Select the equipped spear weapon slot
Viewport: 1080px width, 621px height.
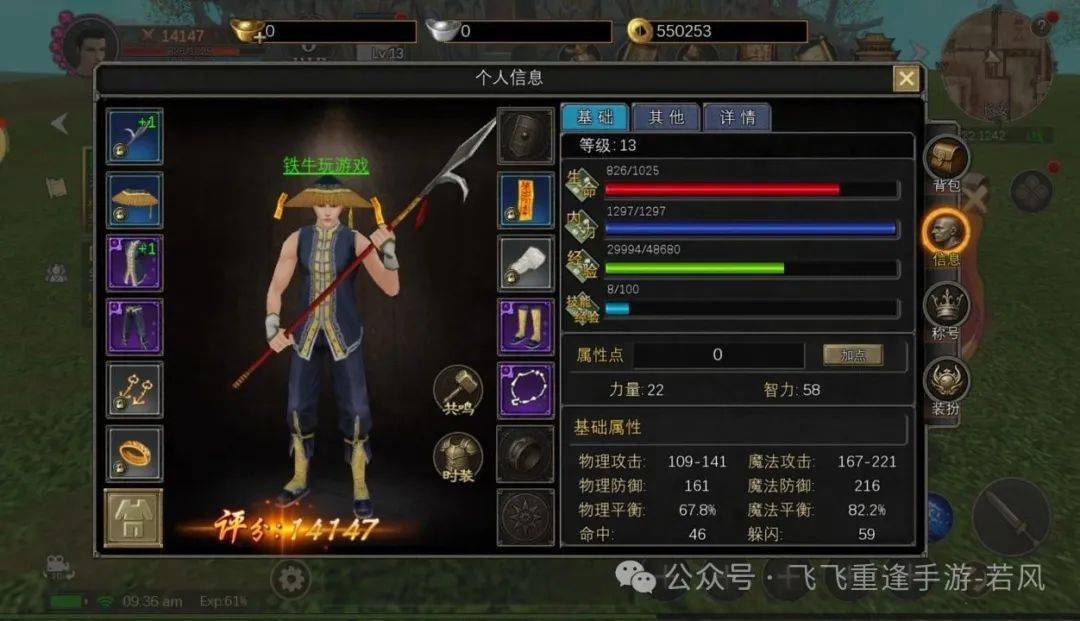(x=134, y=136)
